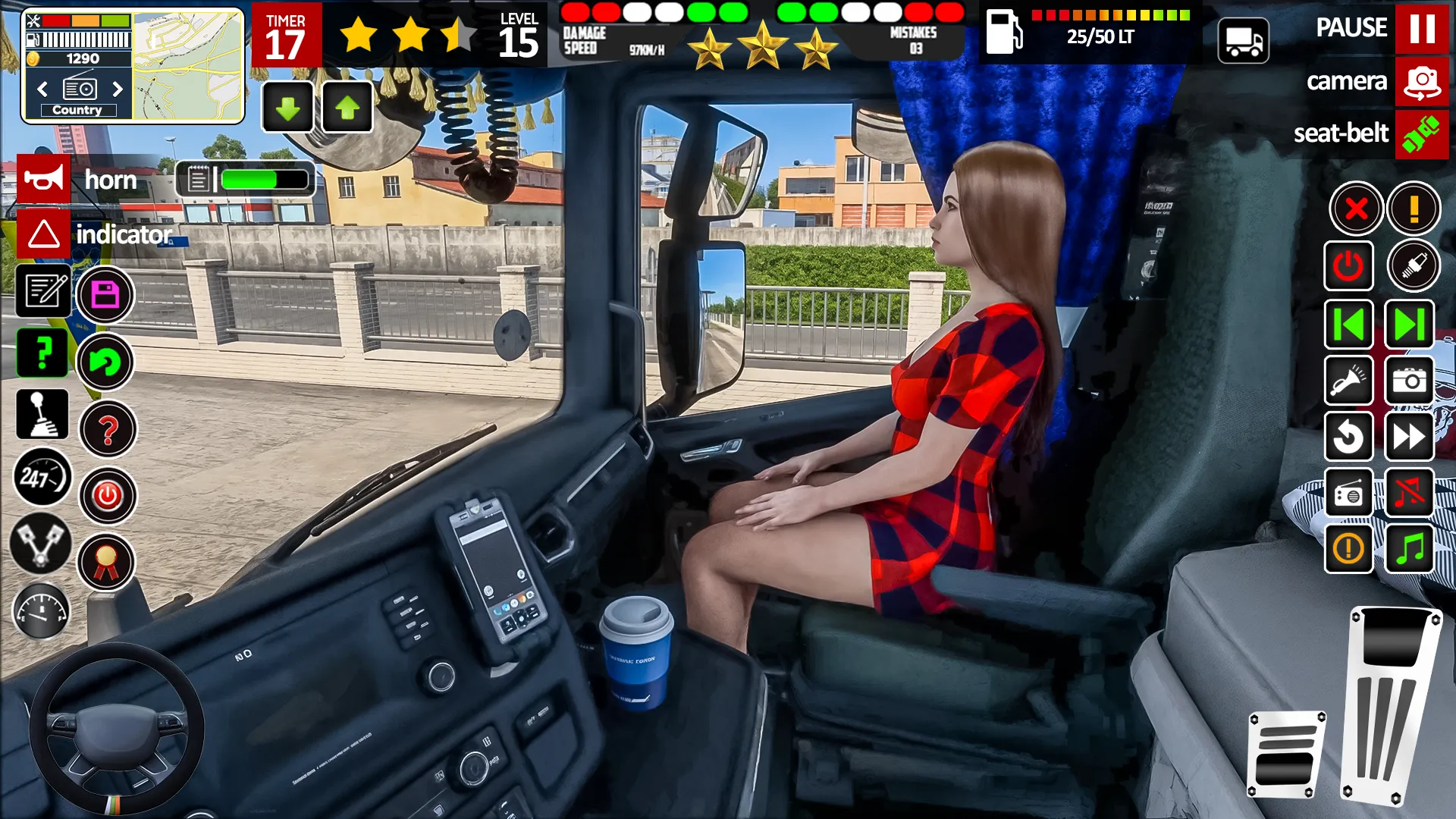Tap the pink floppy disk save icon
This screenshot has width=1456, height=819.
[105, 294]
